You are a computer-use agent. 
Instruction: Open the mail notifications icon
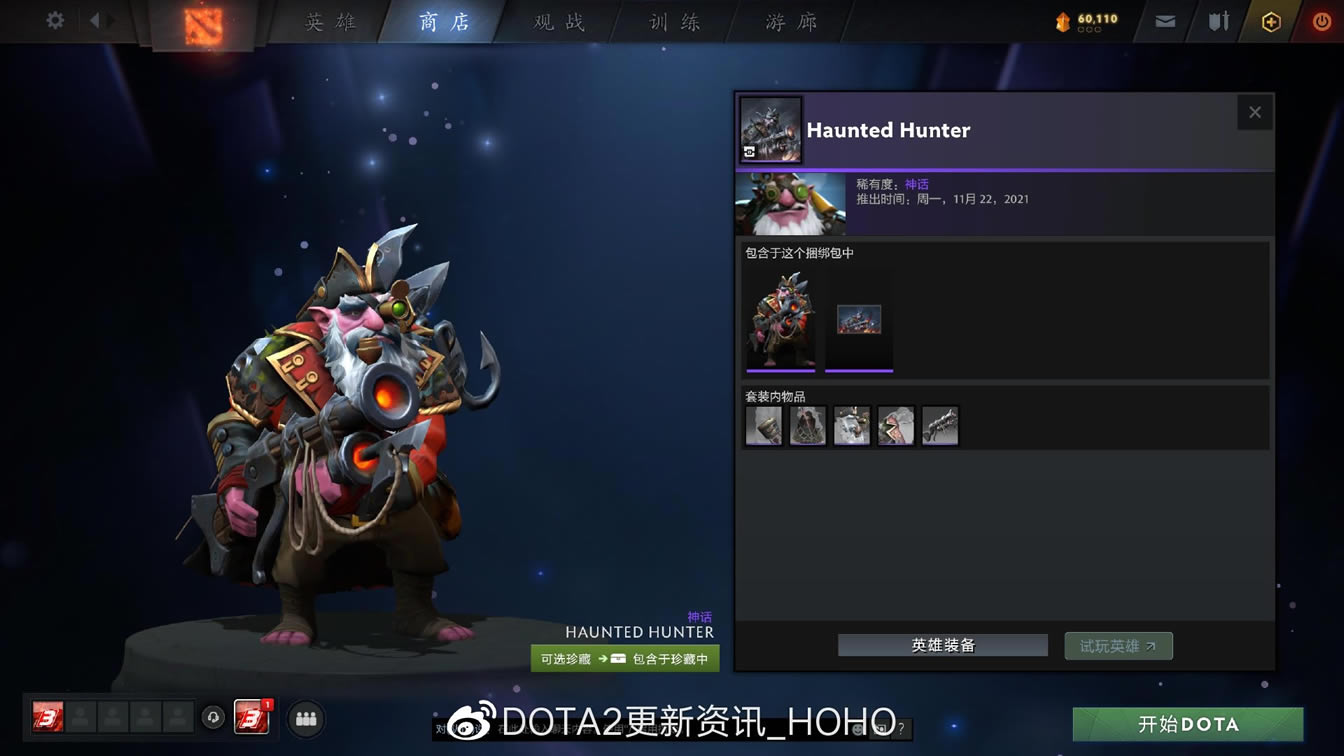[1163, 19]
